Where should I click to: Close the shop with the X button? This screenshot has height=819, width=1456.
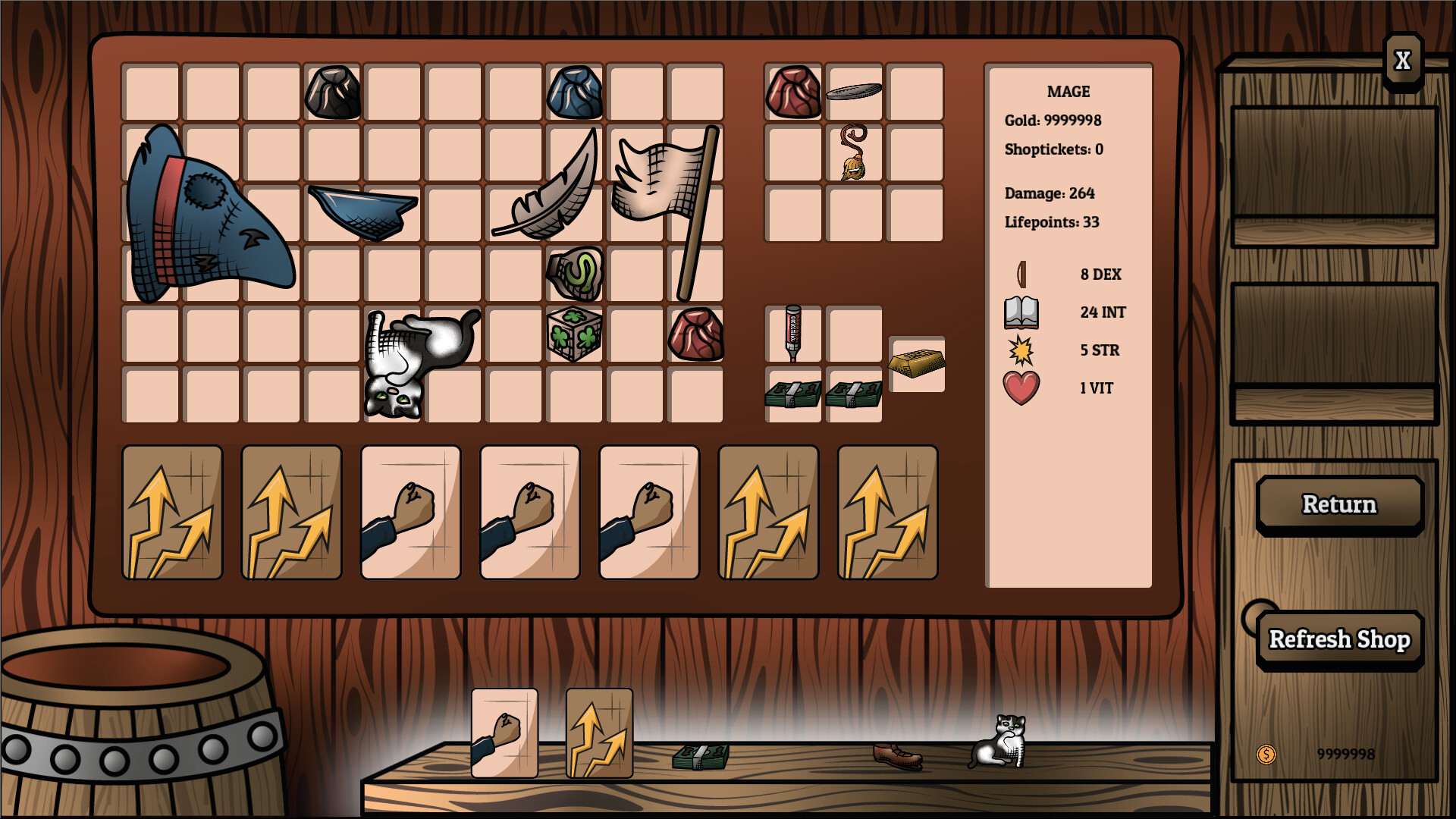[x=1401, y=58]
